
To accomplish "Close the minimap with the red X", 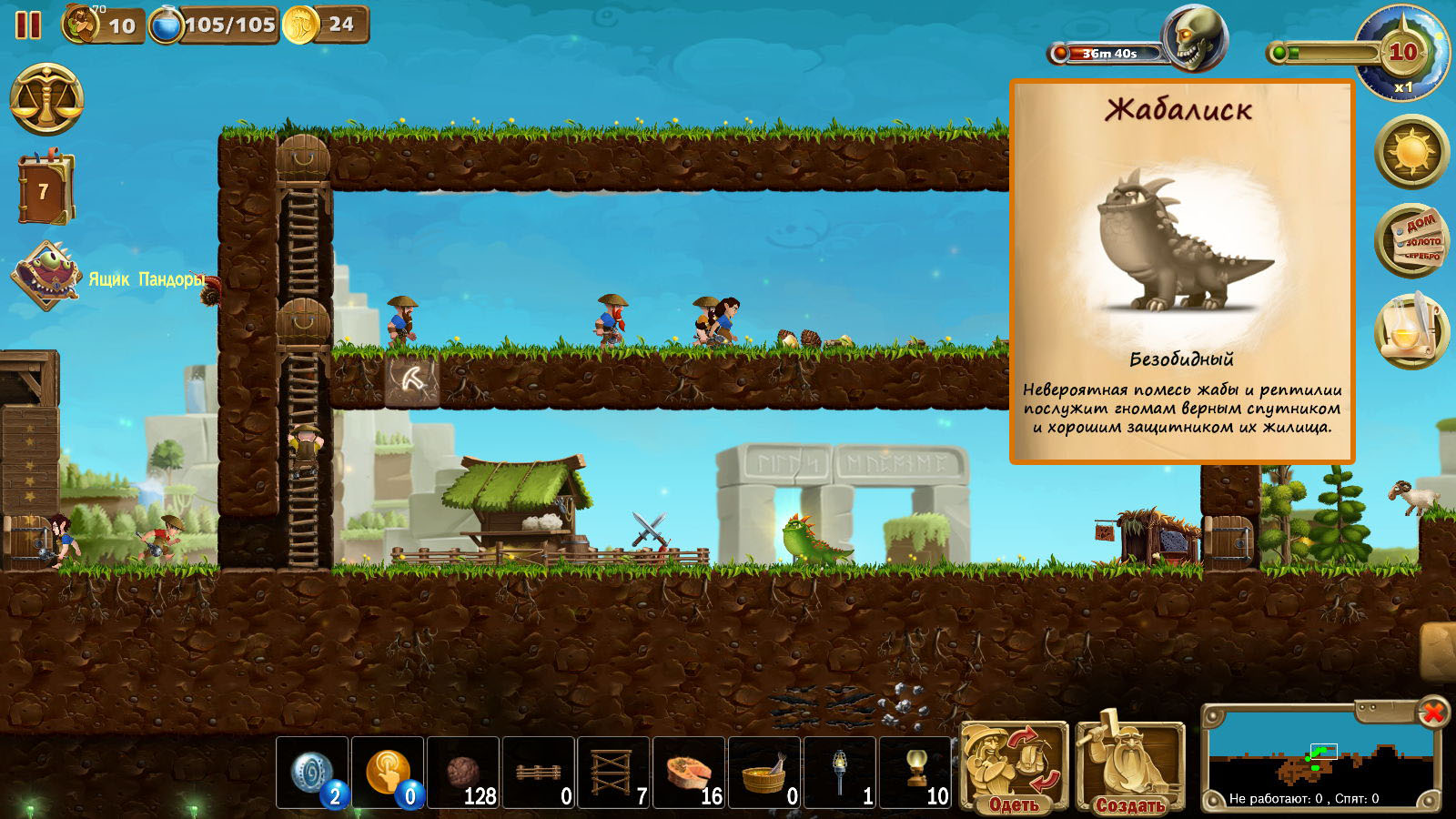I will [1433, 712].
